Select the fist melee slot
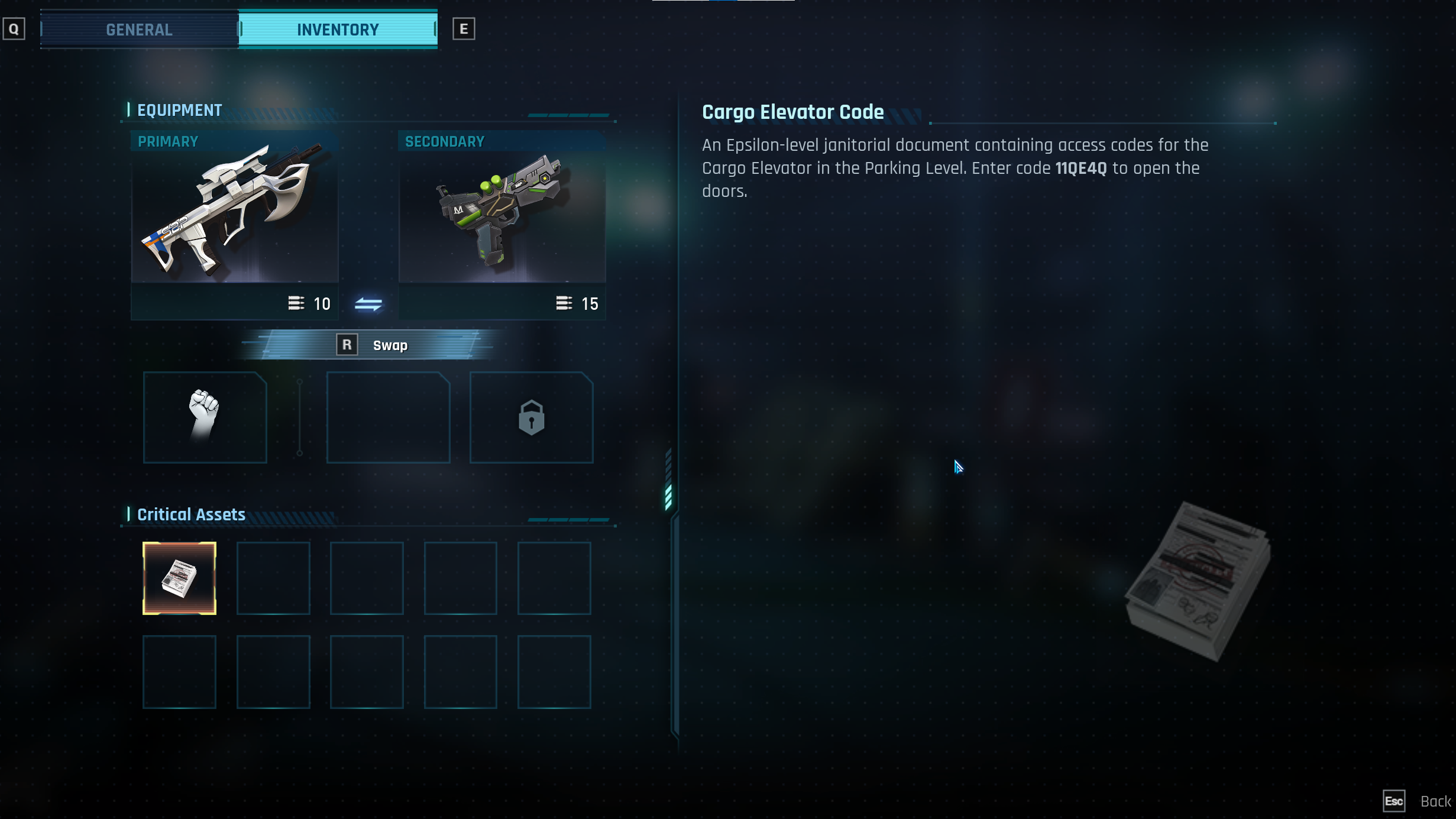Viewport: 1456px width, 819px height. click(205, 417)
